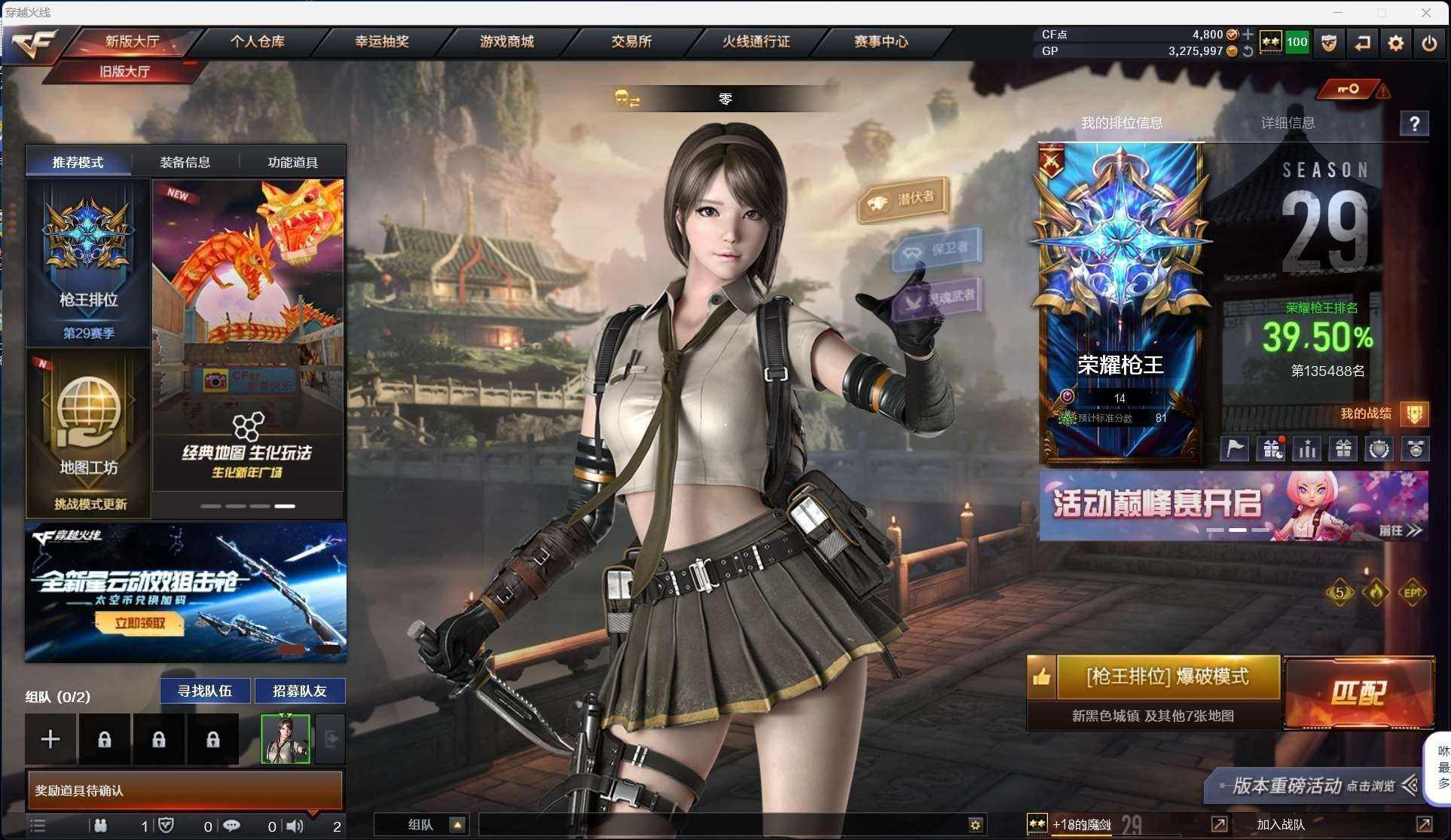Viewport: 1451px width, 840px height.
Task: Open the 交易所 exchange
Action: [x=631, y=41]
